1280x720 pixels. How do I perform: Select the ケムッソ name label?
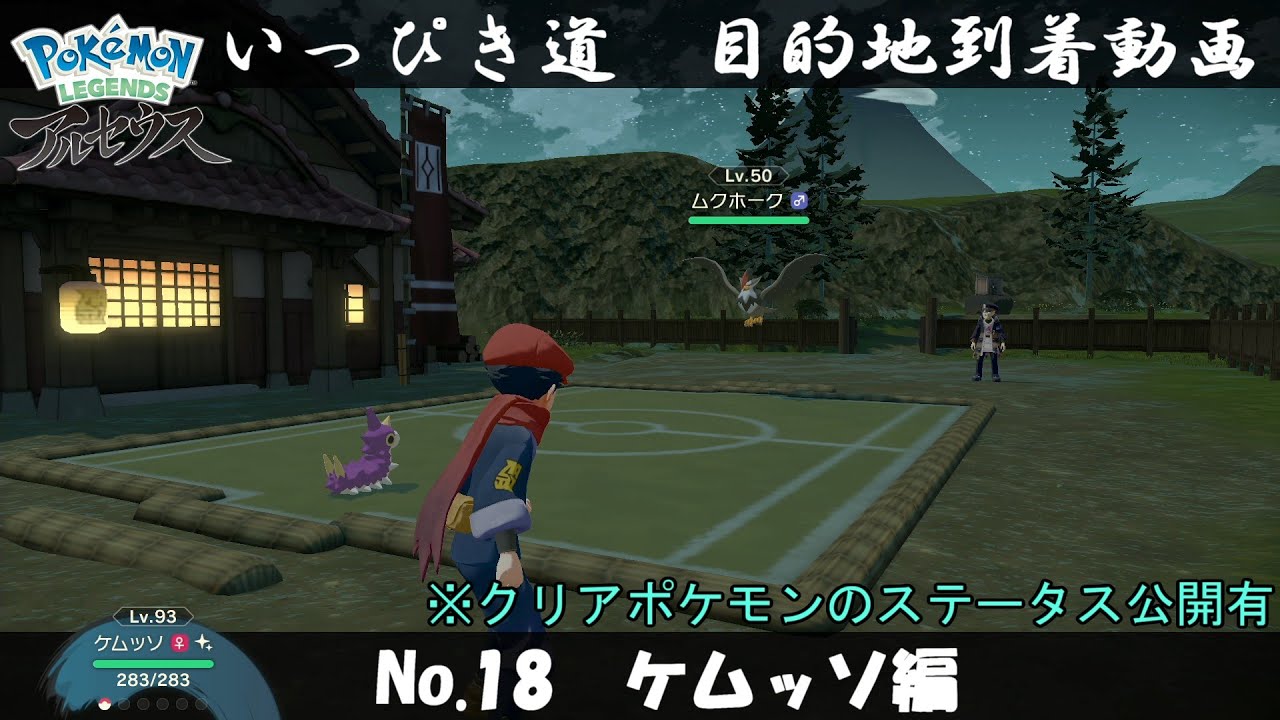(x=130, y=643)
